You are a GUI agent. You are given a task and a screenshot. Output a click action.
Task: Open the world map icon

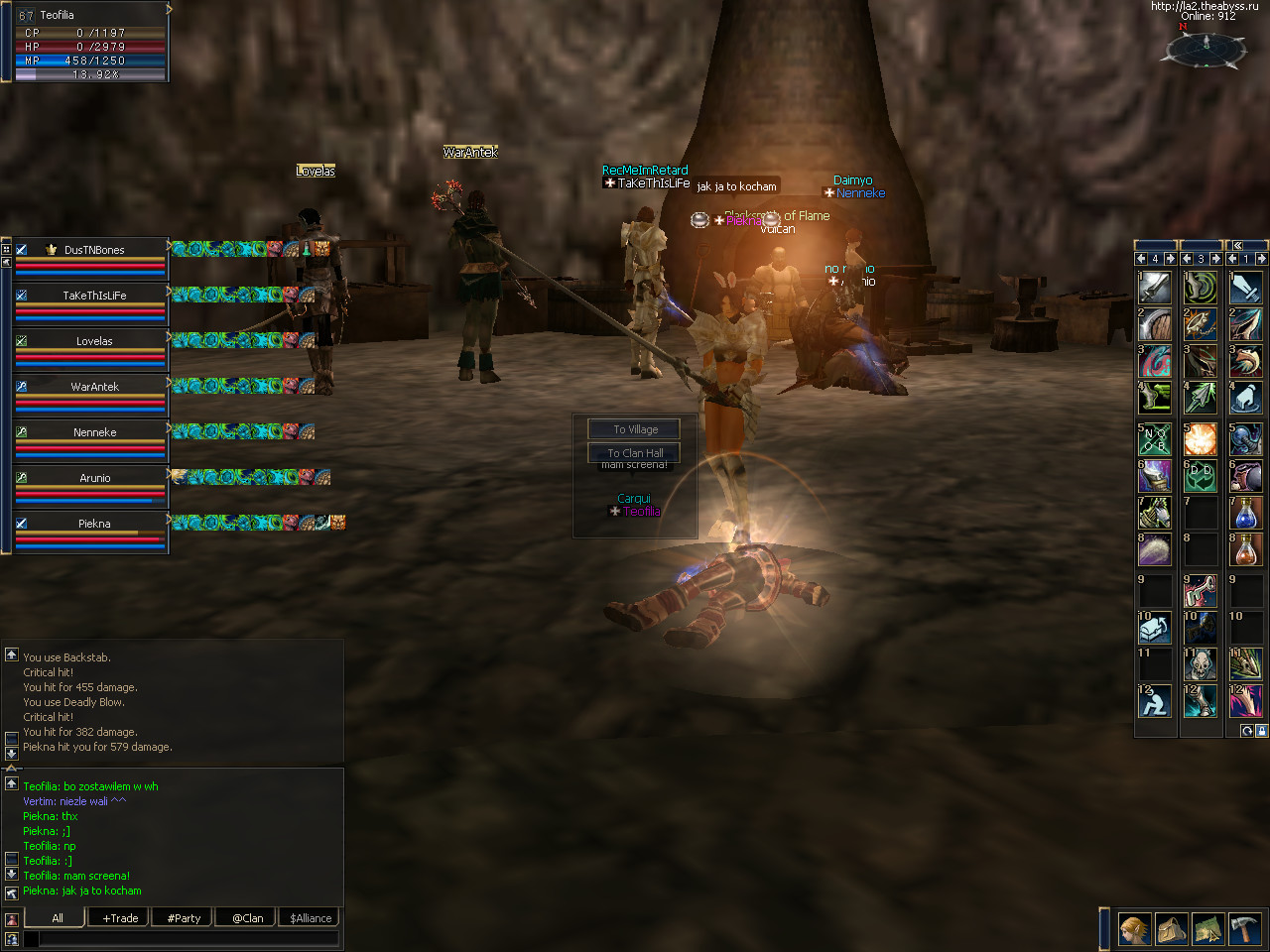[1207, 930]
